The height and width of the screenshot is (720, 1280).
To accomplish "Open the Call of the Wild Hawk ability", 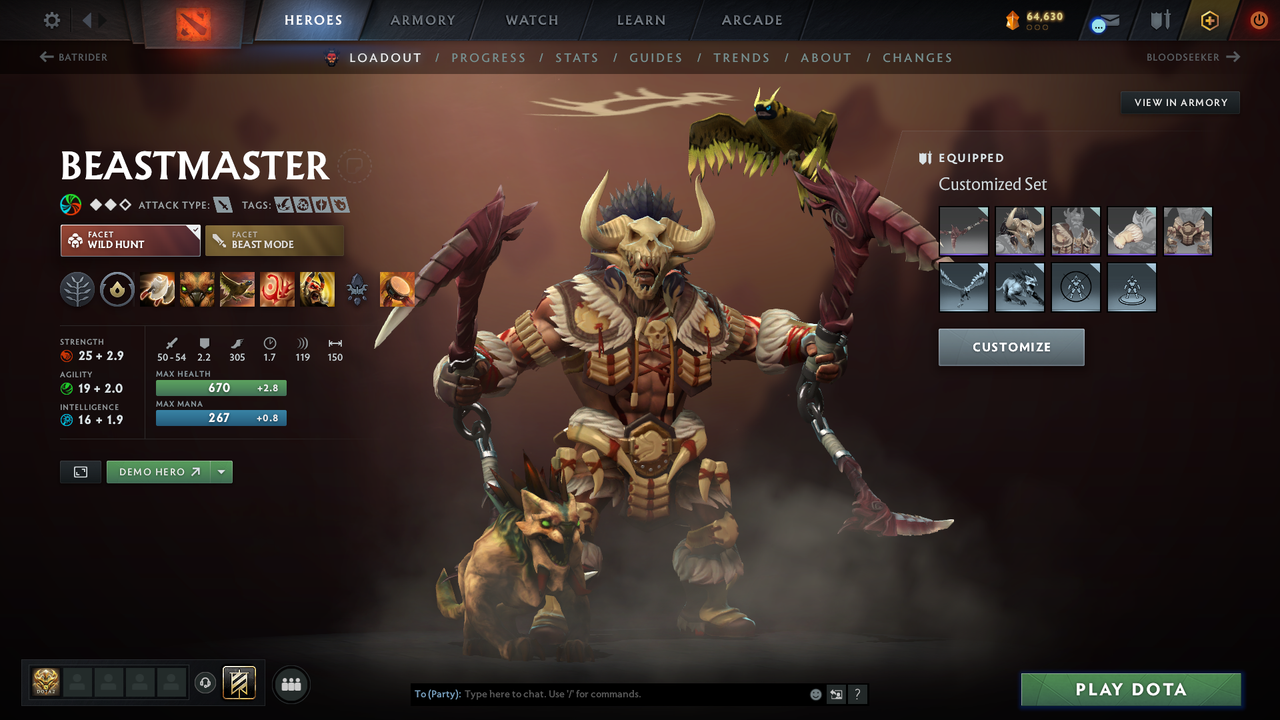I will 237,289.
